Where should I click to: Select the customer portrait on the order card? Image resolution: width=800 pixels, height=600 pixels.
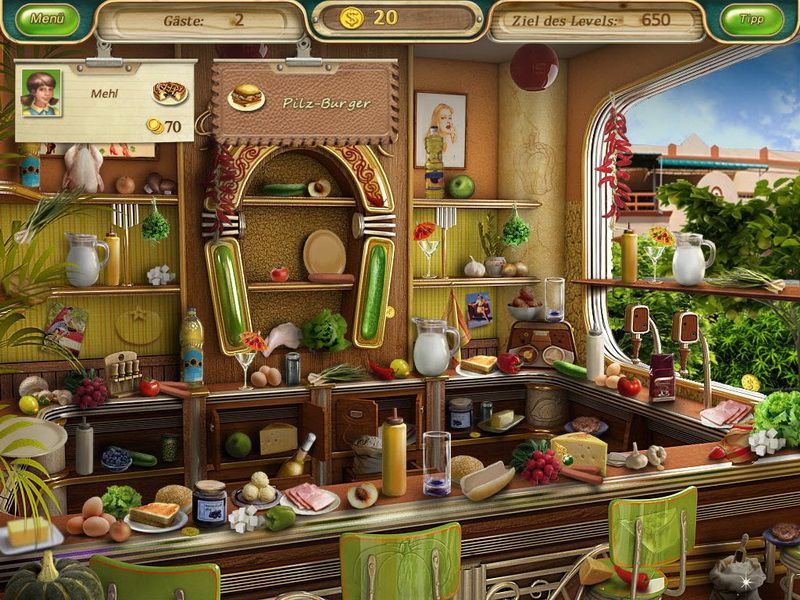point(41,93)
